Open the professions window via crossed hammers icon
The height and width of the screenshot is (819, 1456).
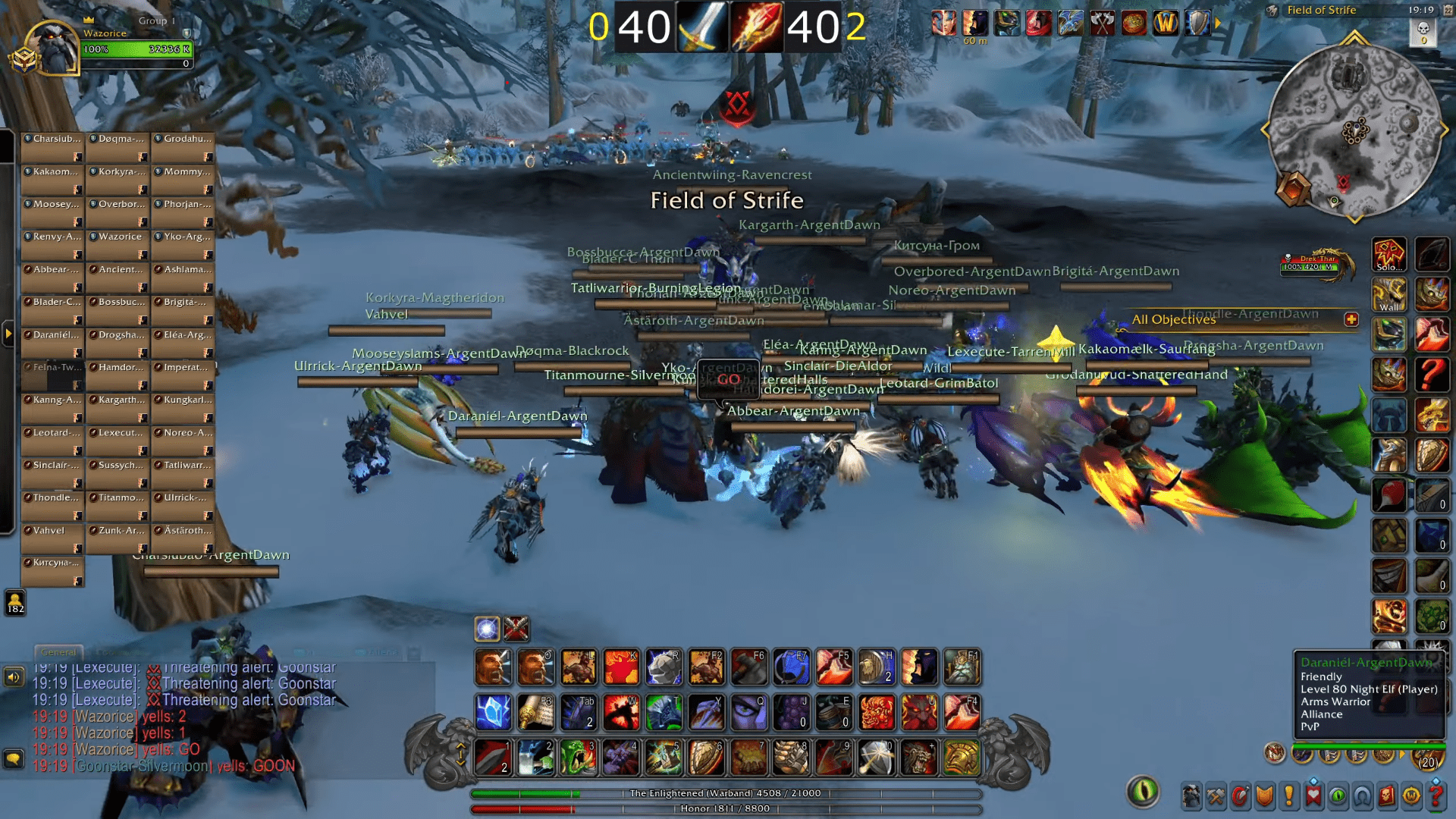pos(1216,795)
